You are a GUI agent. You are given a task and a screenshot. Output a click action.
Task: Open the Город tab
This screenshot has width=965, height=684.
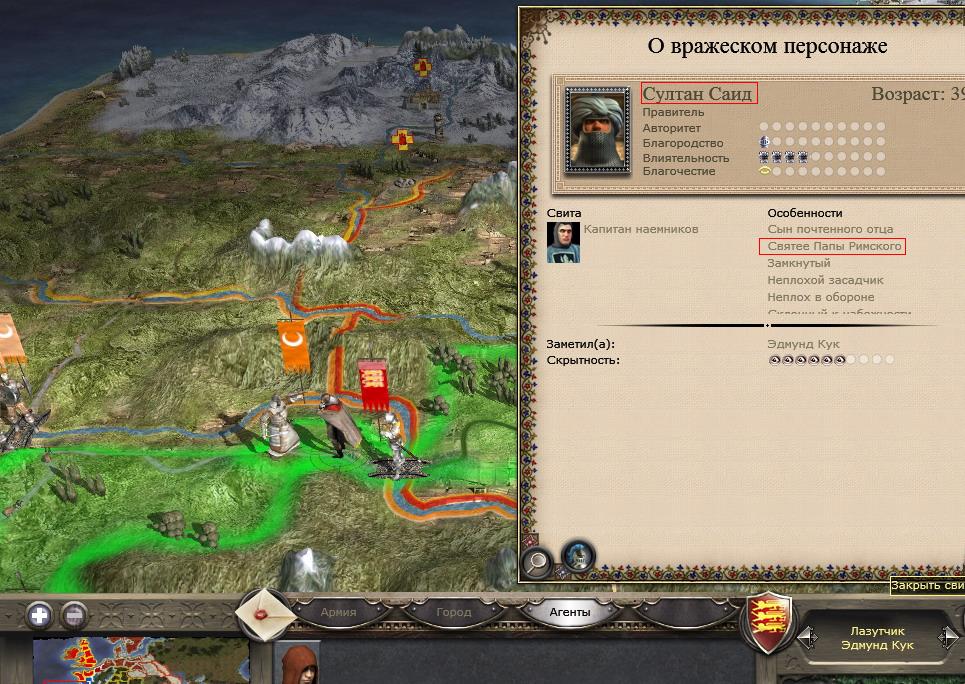453,612
